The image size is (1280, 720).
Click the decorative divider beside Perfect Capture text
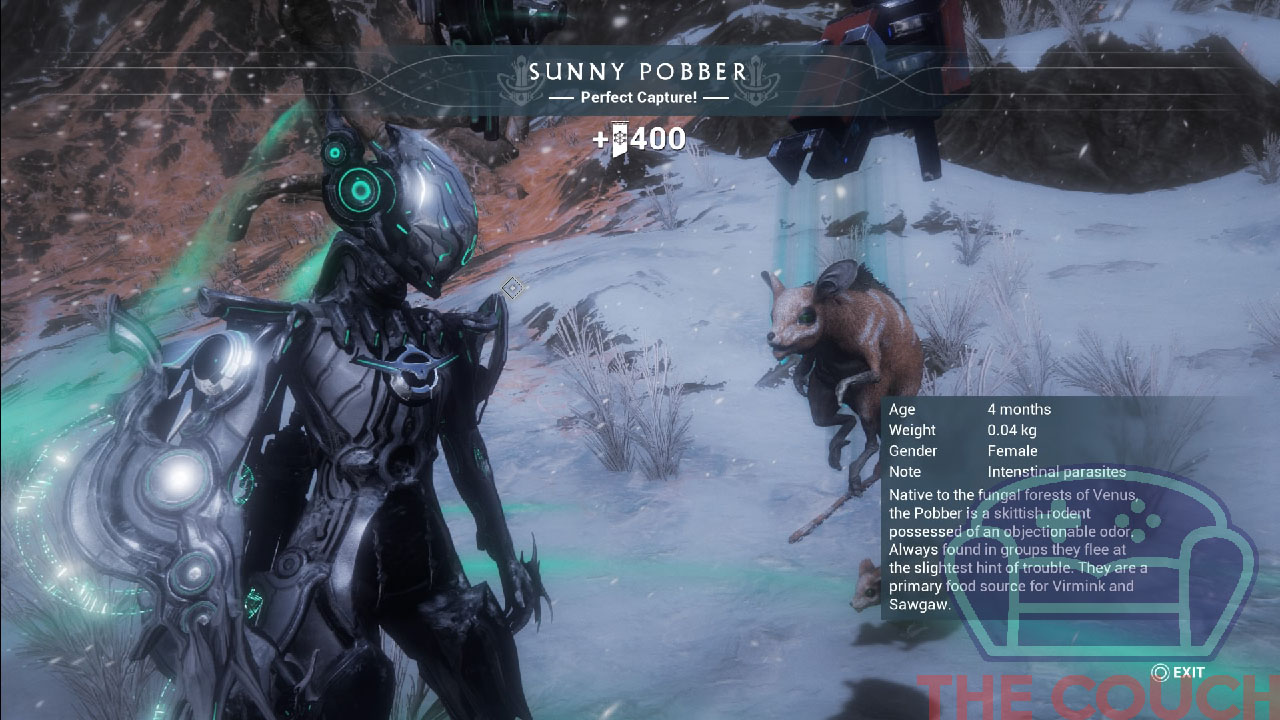[563, 97]
